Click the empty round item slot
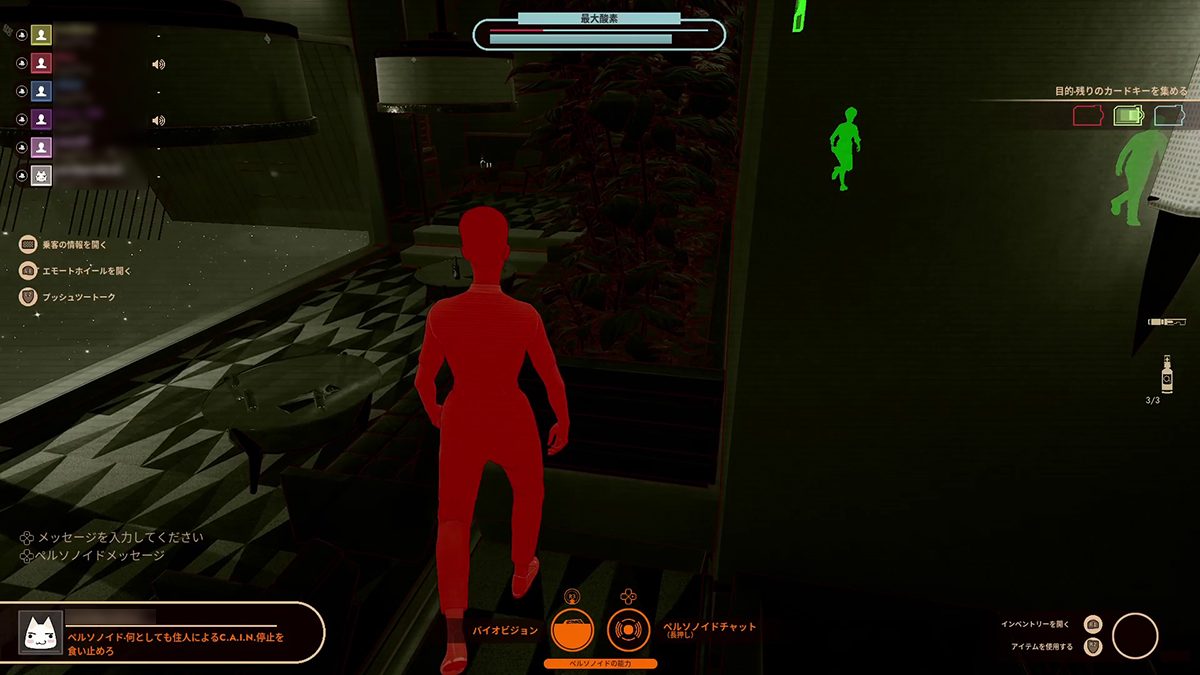Viewport: 1200px width, 675px height. (1135, 636)
